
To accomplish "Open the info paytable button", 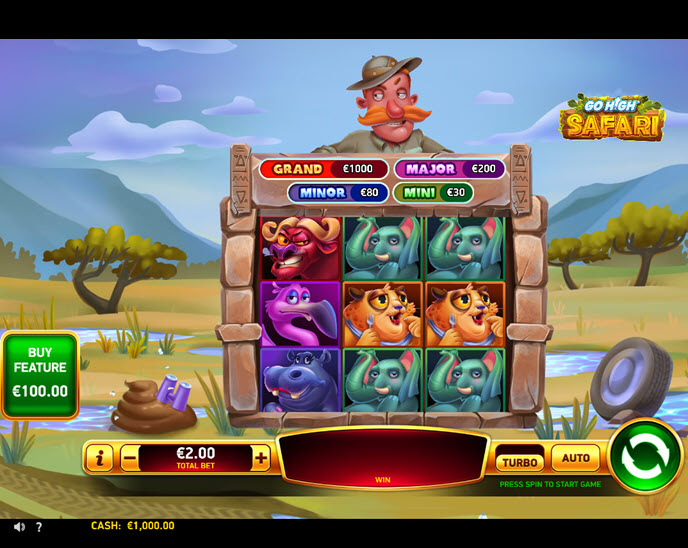I will click(99, 459).
